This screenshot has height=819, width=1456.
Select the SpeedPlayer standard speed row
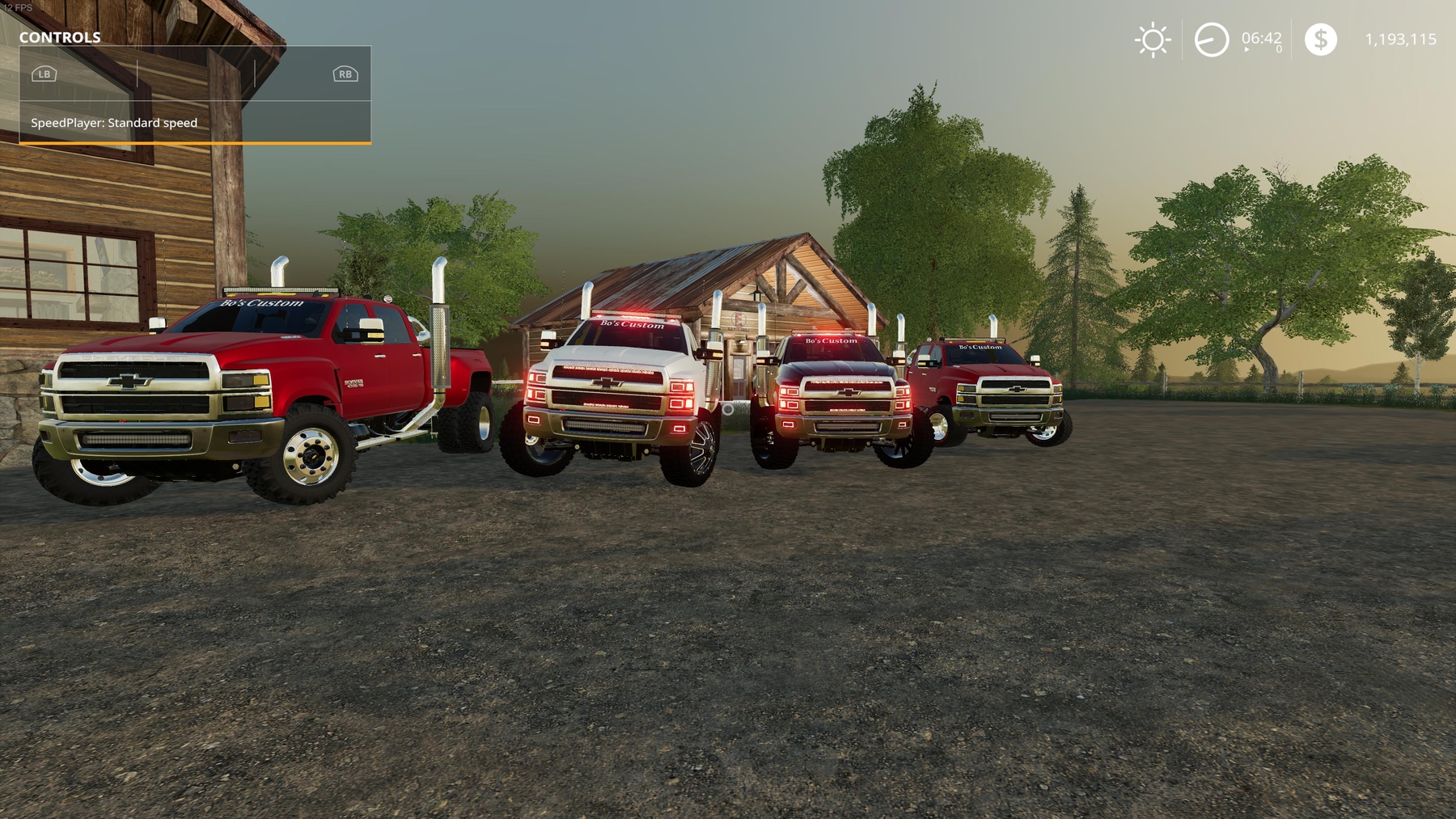coord(195,123)
